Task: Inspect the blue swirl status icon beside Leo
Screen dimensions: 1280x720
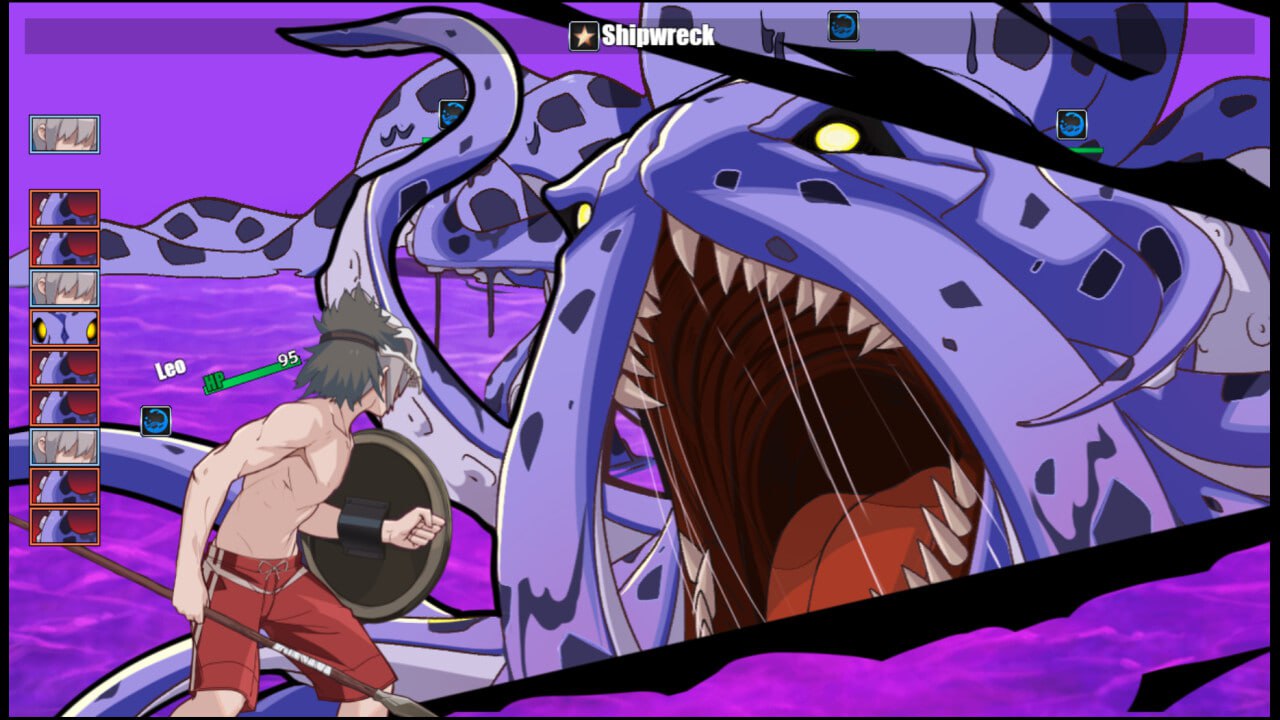Action: (x=156, y=421)
